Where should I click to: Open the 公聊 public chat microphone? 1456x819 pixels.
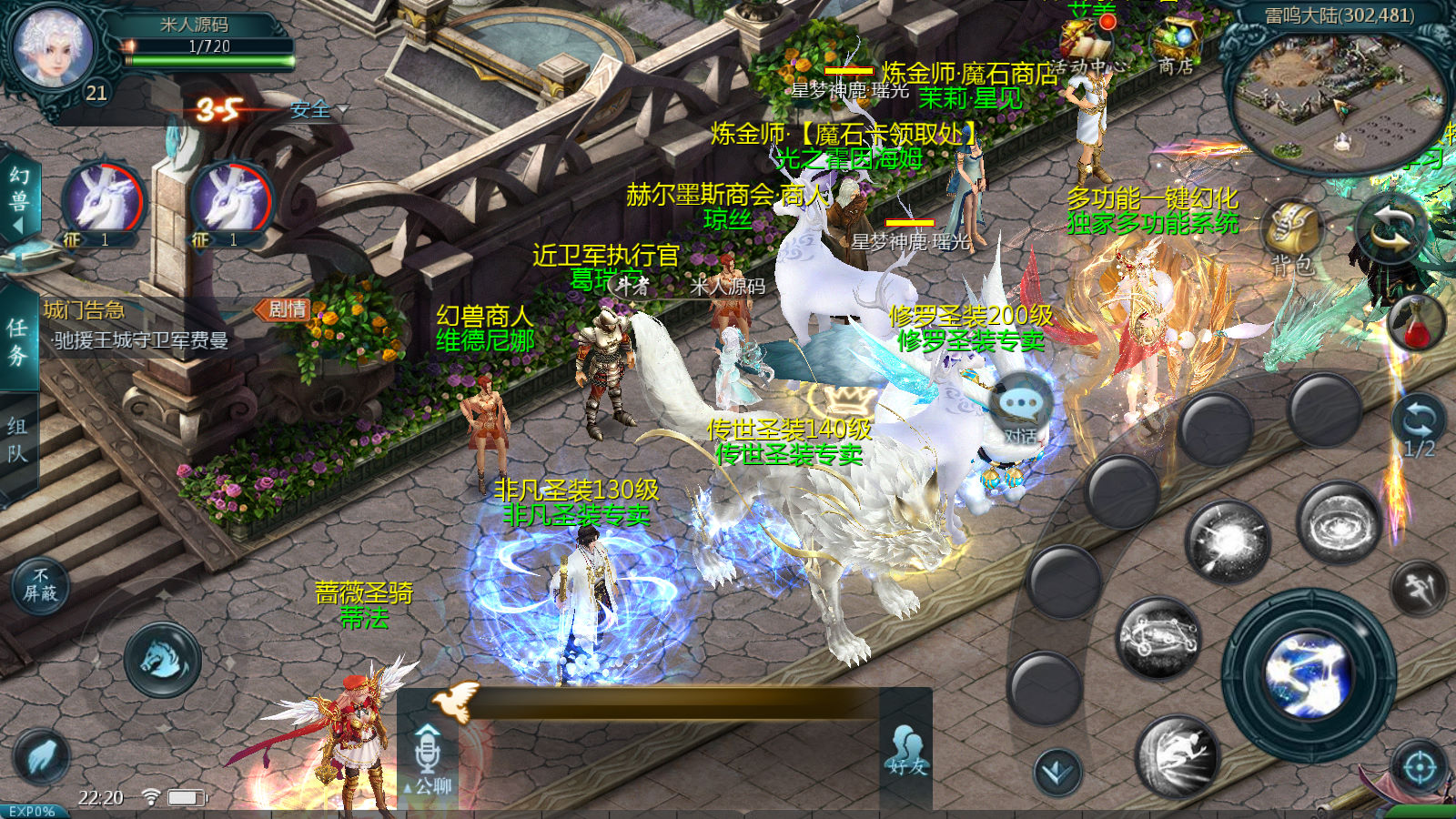pyautogui.click(x=428, y=757)
